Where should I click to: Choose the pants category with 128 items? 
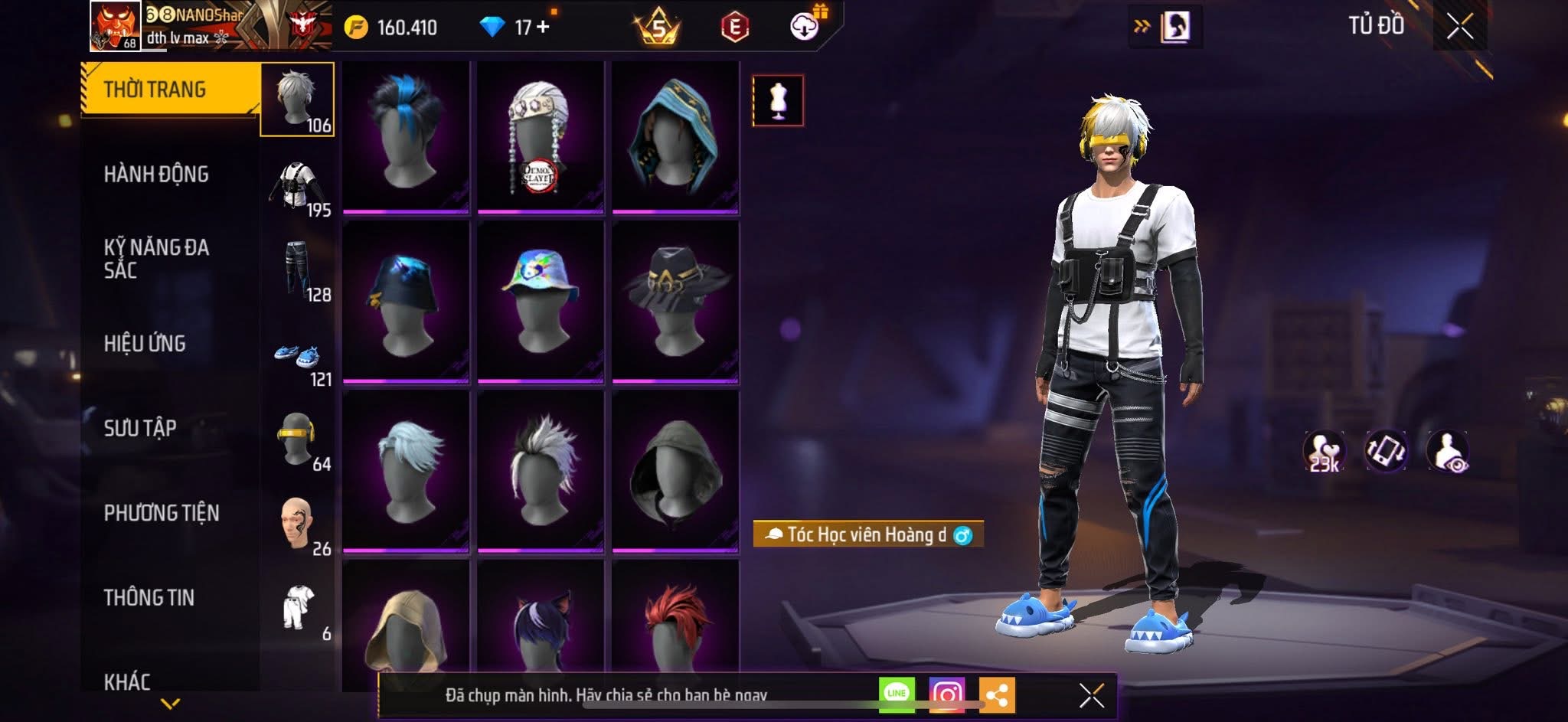point(299,272)
